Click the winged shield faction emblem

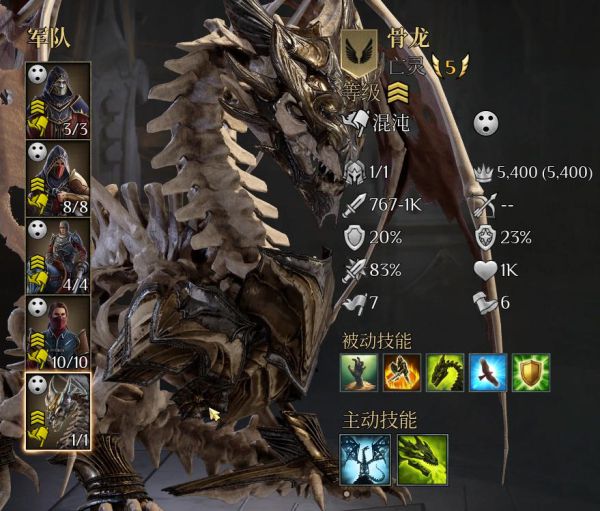(358, 50)
